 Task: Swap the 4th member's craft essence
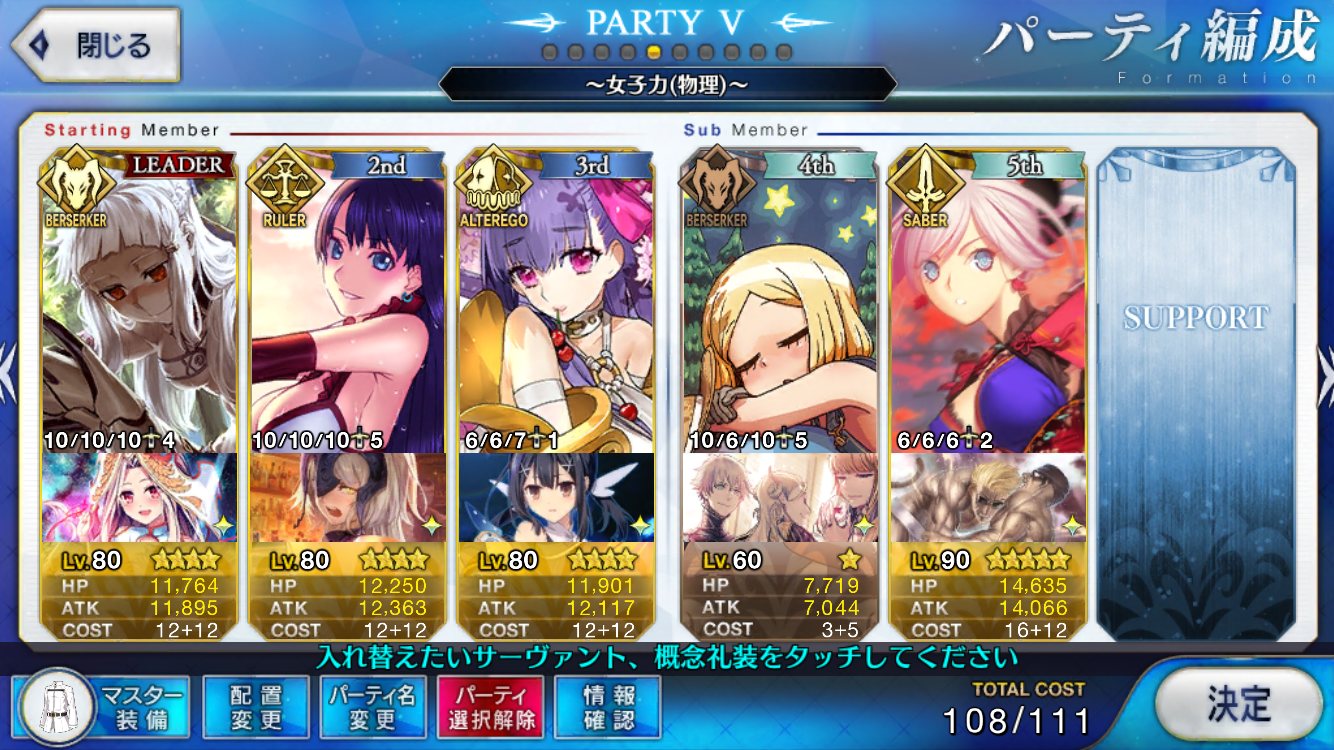pyautogui.click(x=780, y=497)
